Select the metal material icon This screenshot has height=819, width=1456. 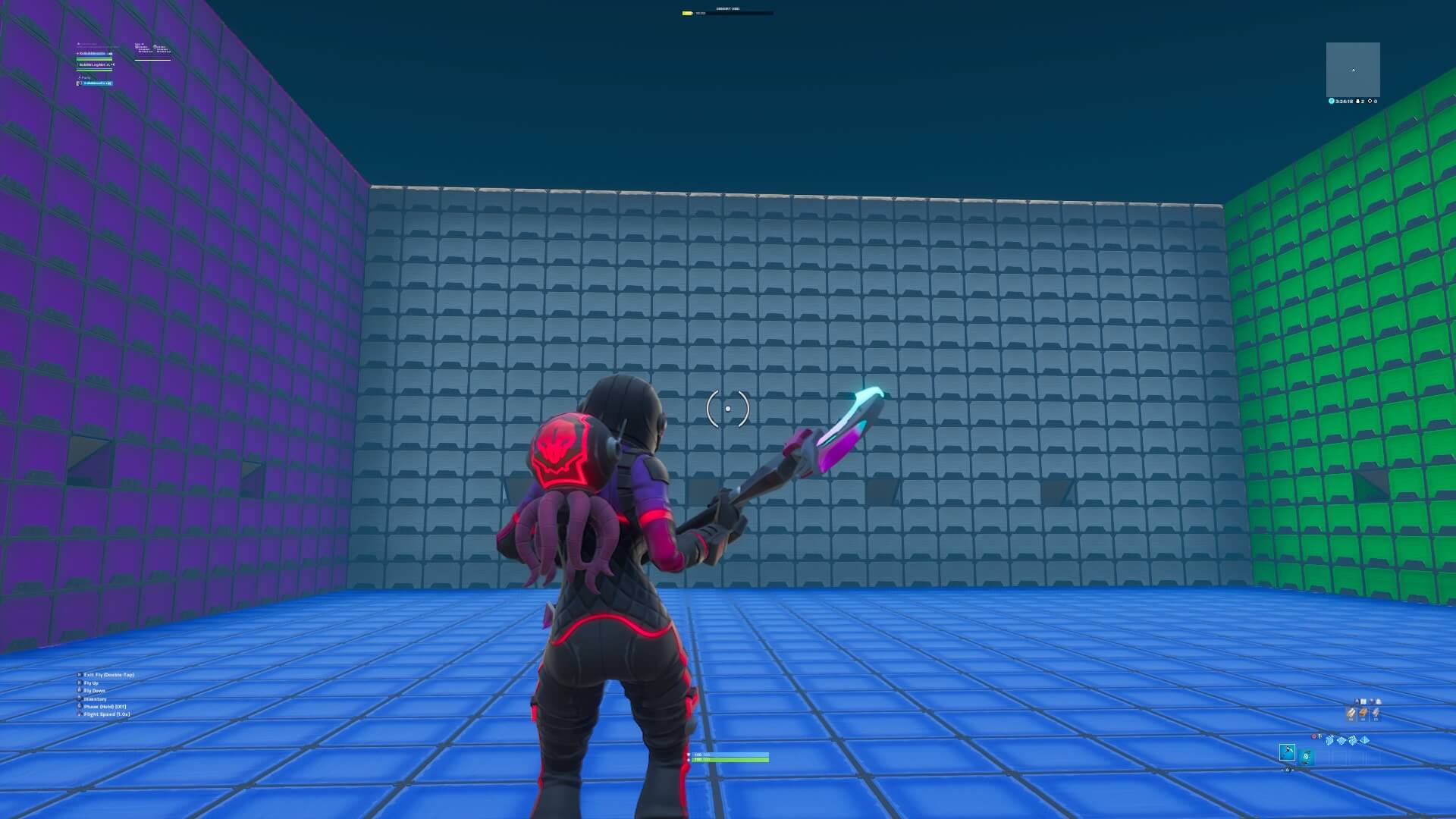coord(1376,713)
